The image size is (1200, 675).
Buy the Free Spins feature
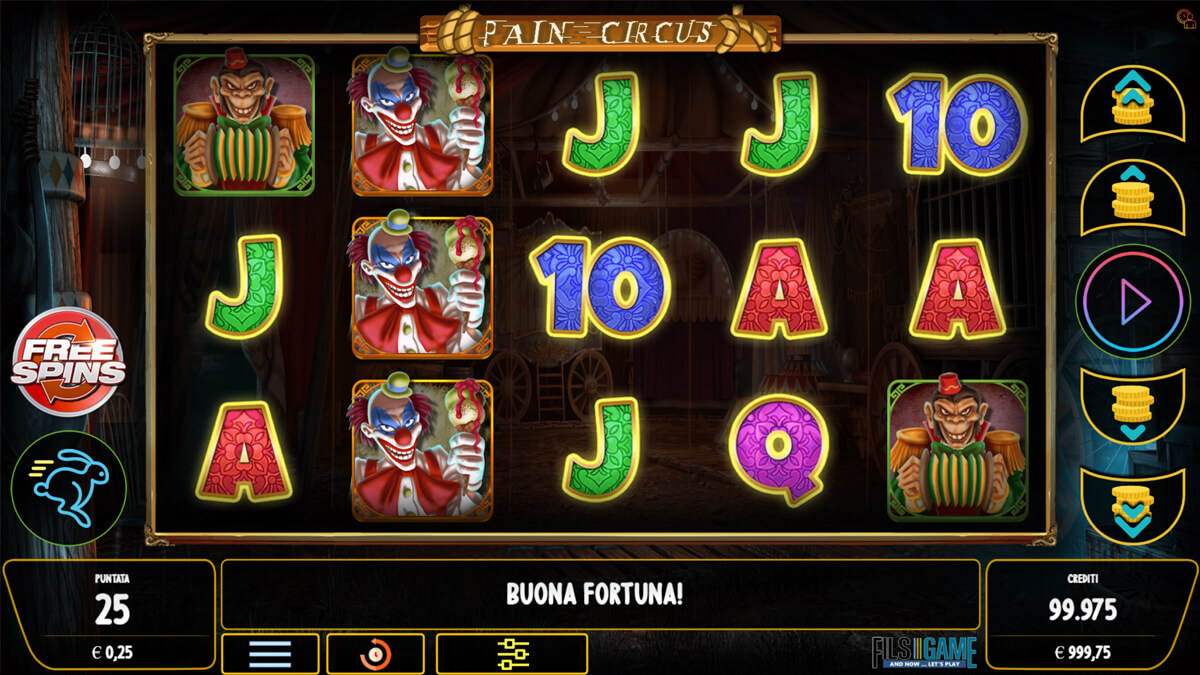pos(68,362)
